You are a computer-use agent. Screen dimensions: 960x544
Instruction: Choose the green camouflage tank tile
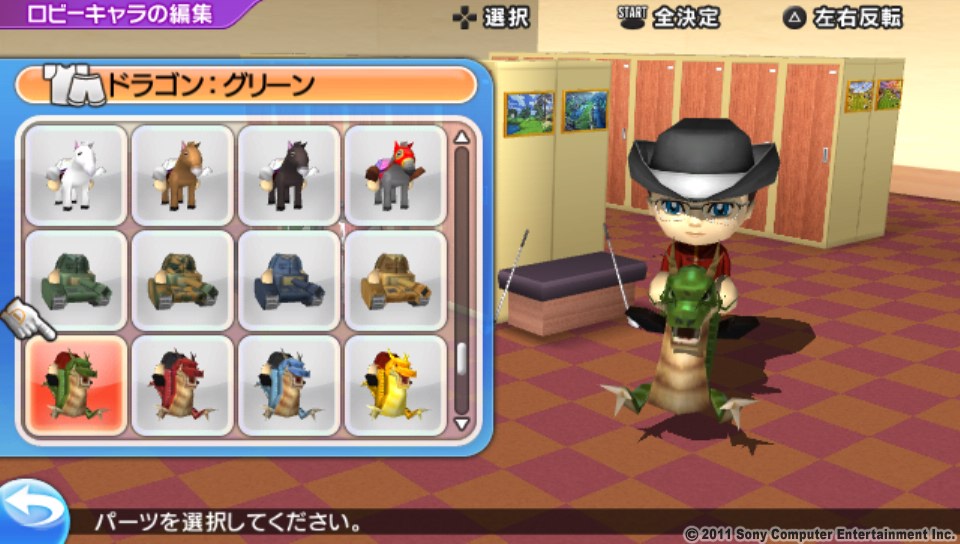[x=76, y=280]
